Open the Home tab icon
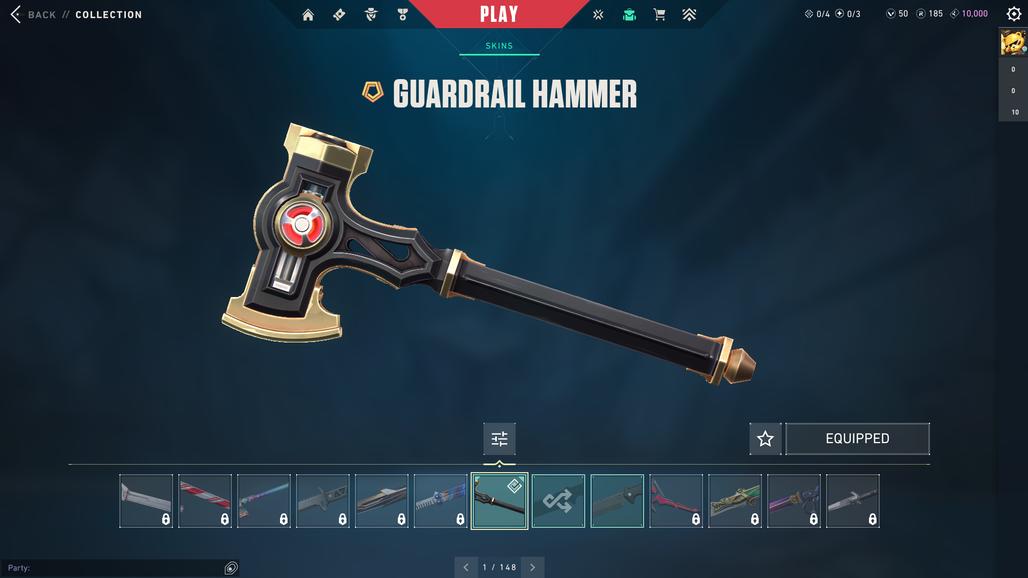 click(308, 15)
